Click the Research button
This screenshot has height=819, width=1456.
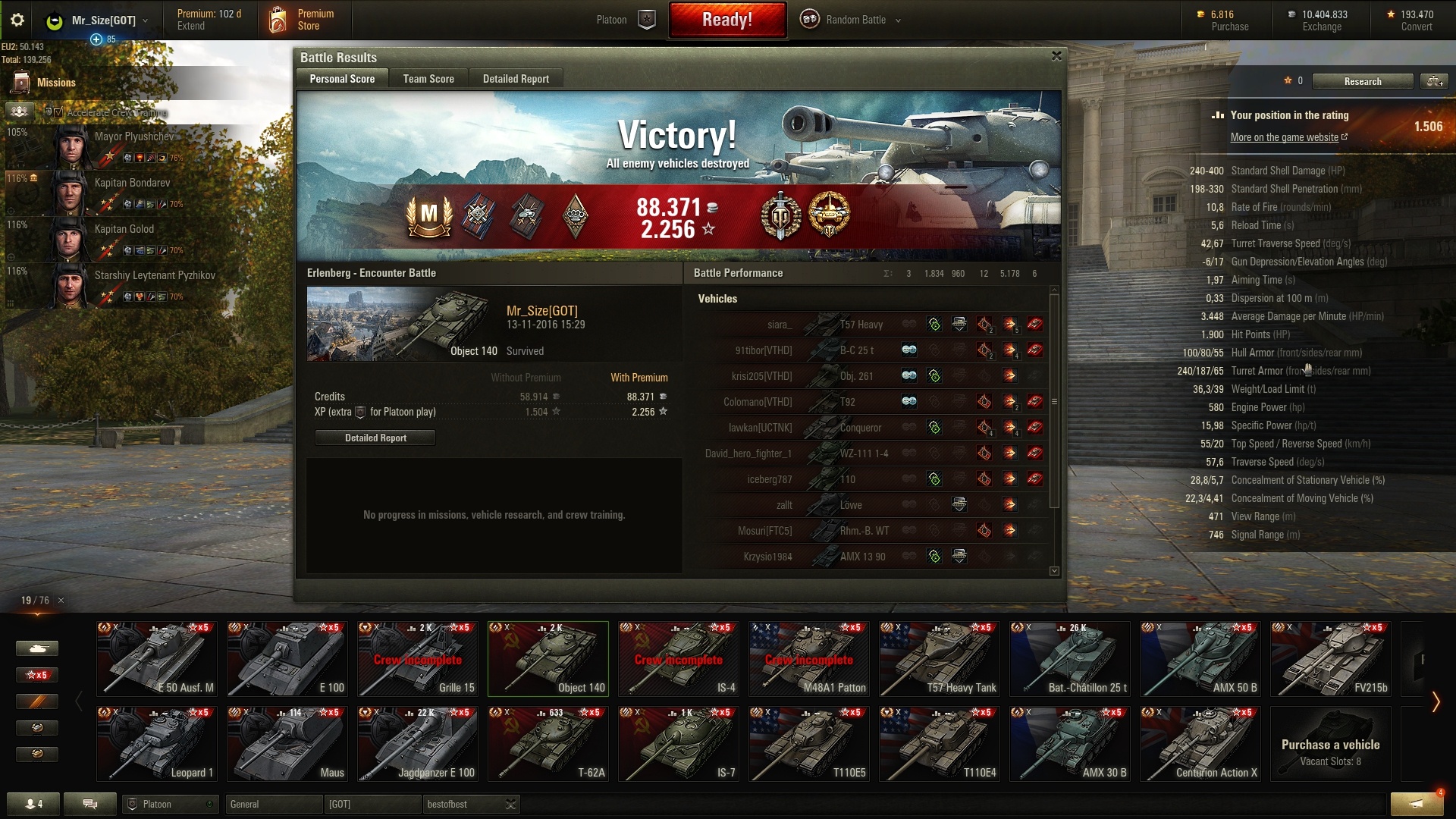[x=1362, y=81]
